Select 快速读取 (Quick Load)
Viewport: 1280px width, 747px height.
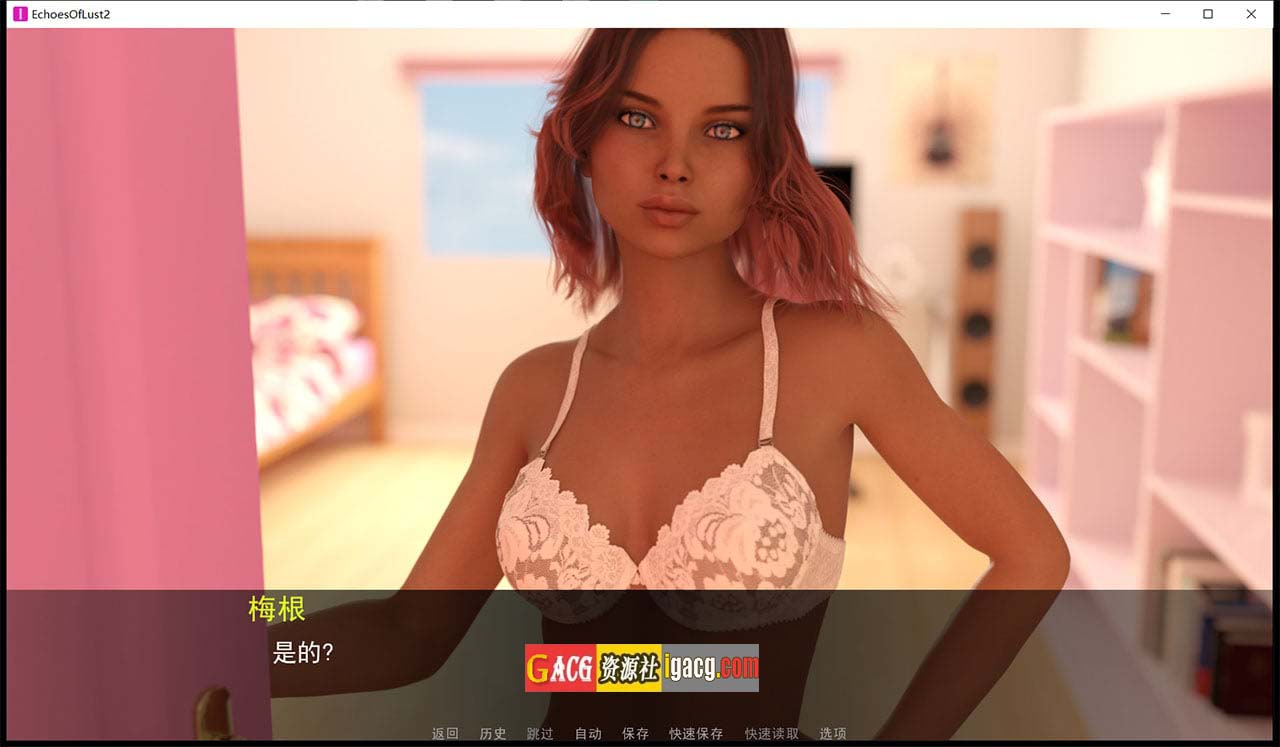(x=772, y=734)
